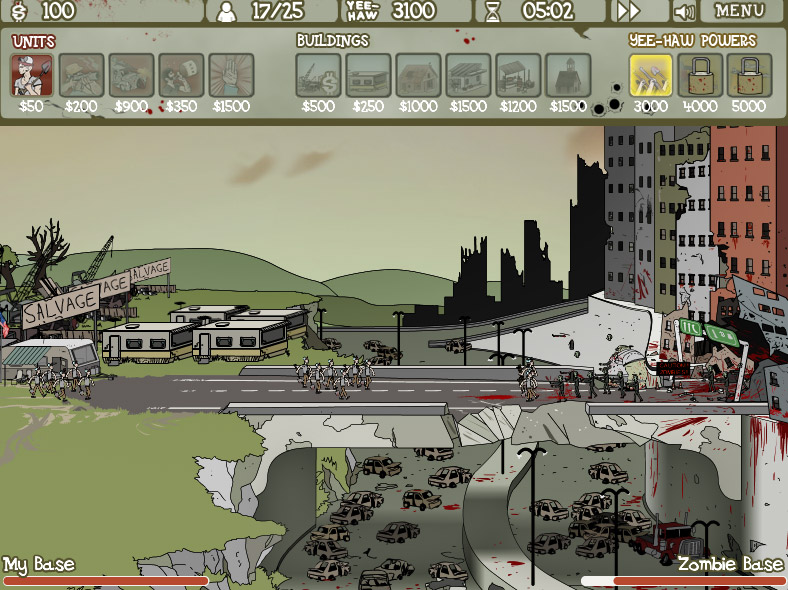Screen dimensions: 788x590
Task: Select the $900 unit icon
Action: pos(132,75)
